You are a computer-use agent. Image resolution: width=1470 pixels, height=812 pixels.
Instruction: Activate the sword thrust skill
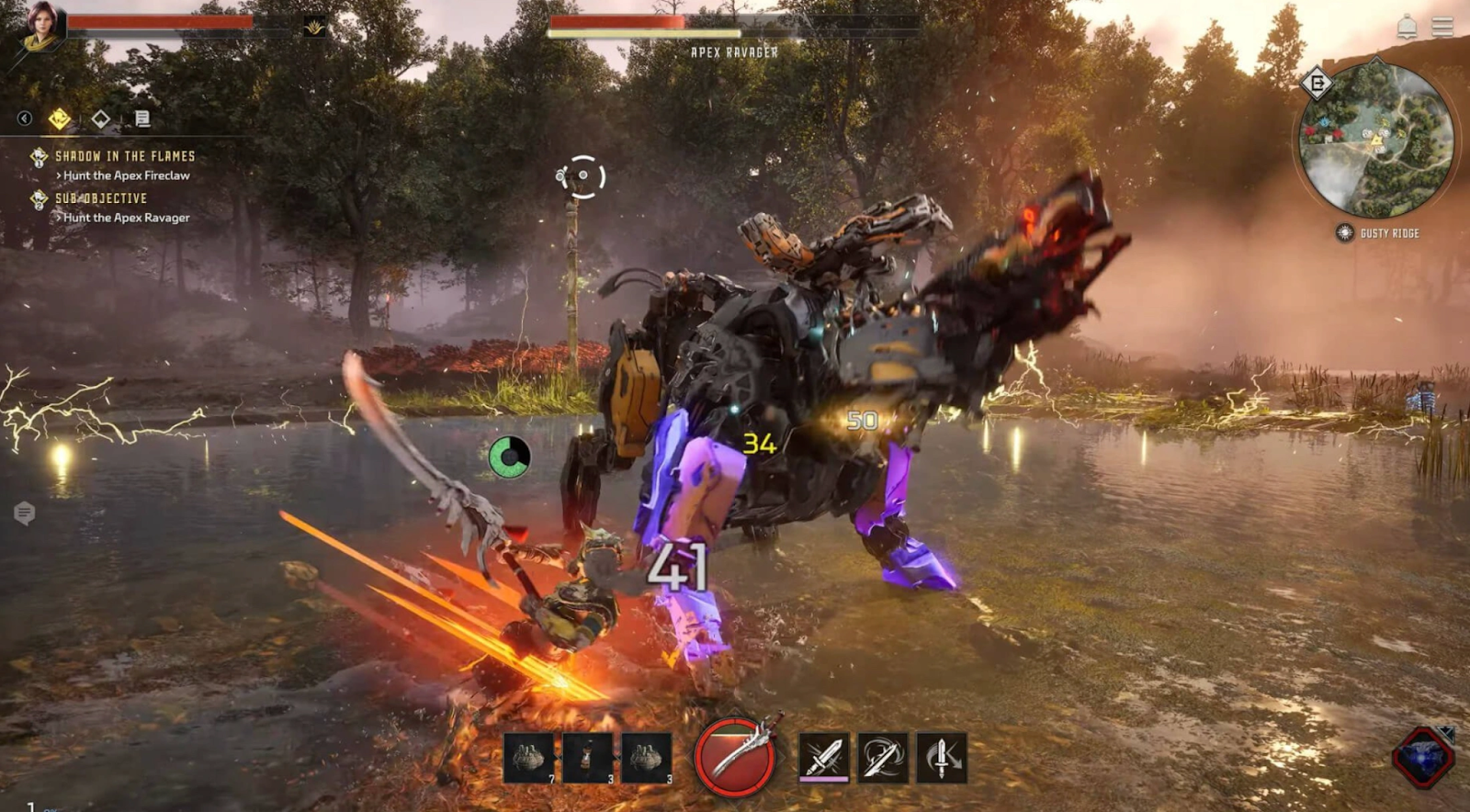tap(824, 758)
